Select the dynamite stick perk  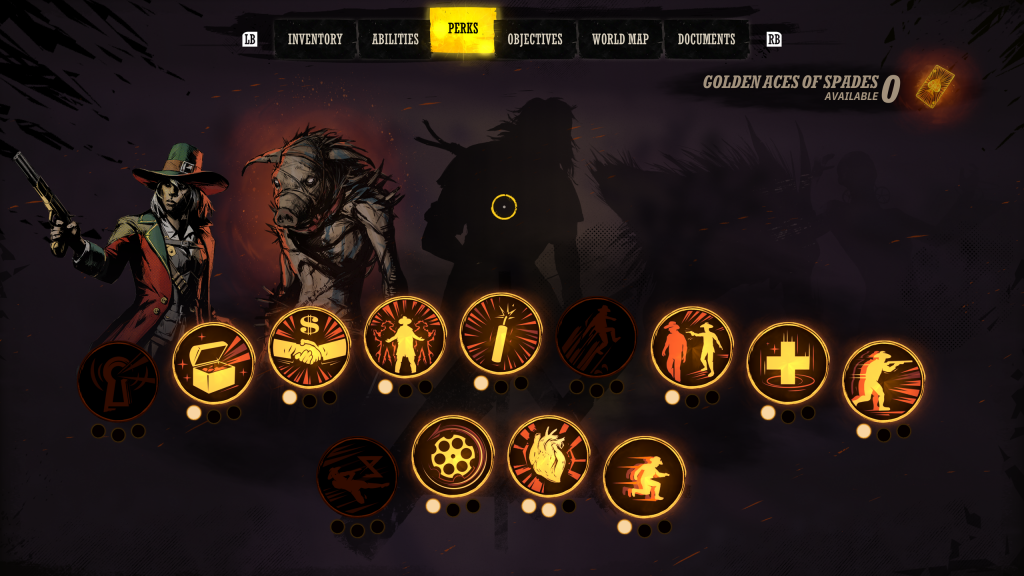coord(501,333)
